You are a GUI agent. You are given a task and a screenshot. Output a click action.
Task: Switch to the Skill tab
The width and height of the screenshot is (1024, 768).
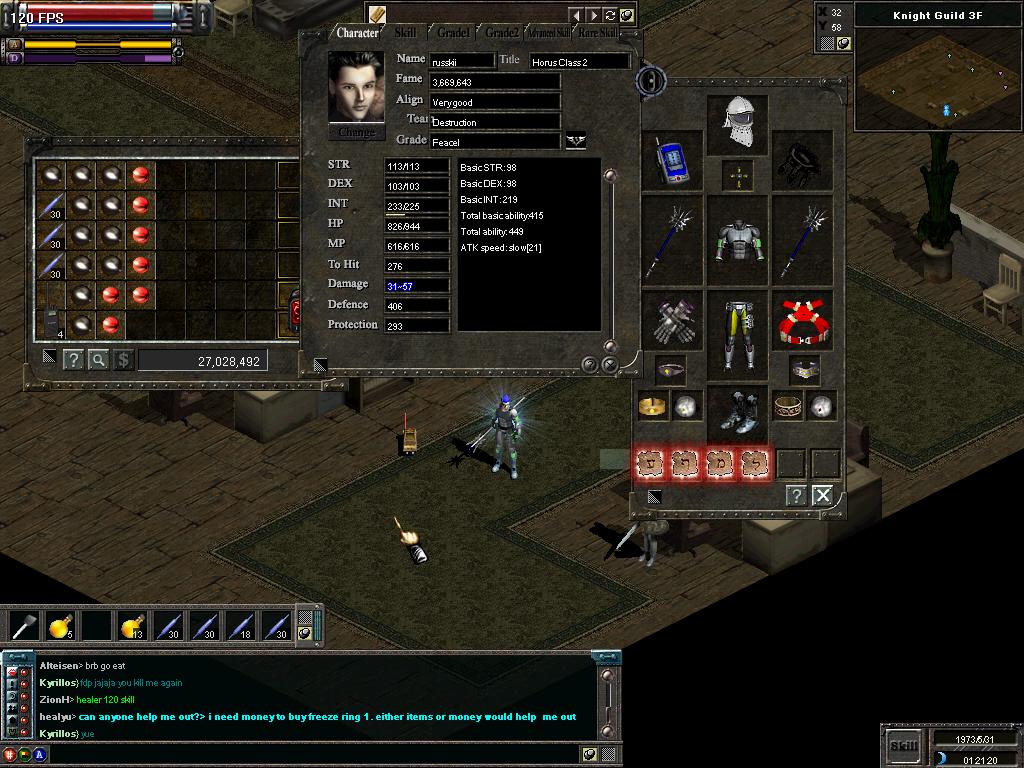coord(405,33)
